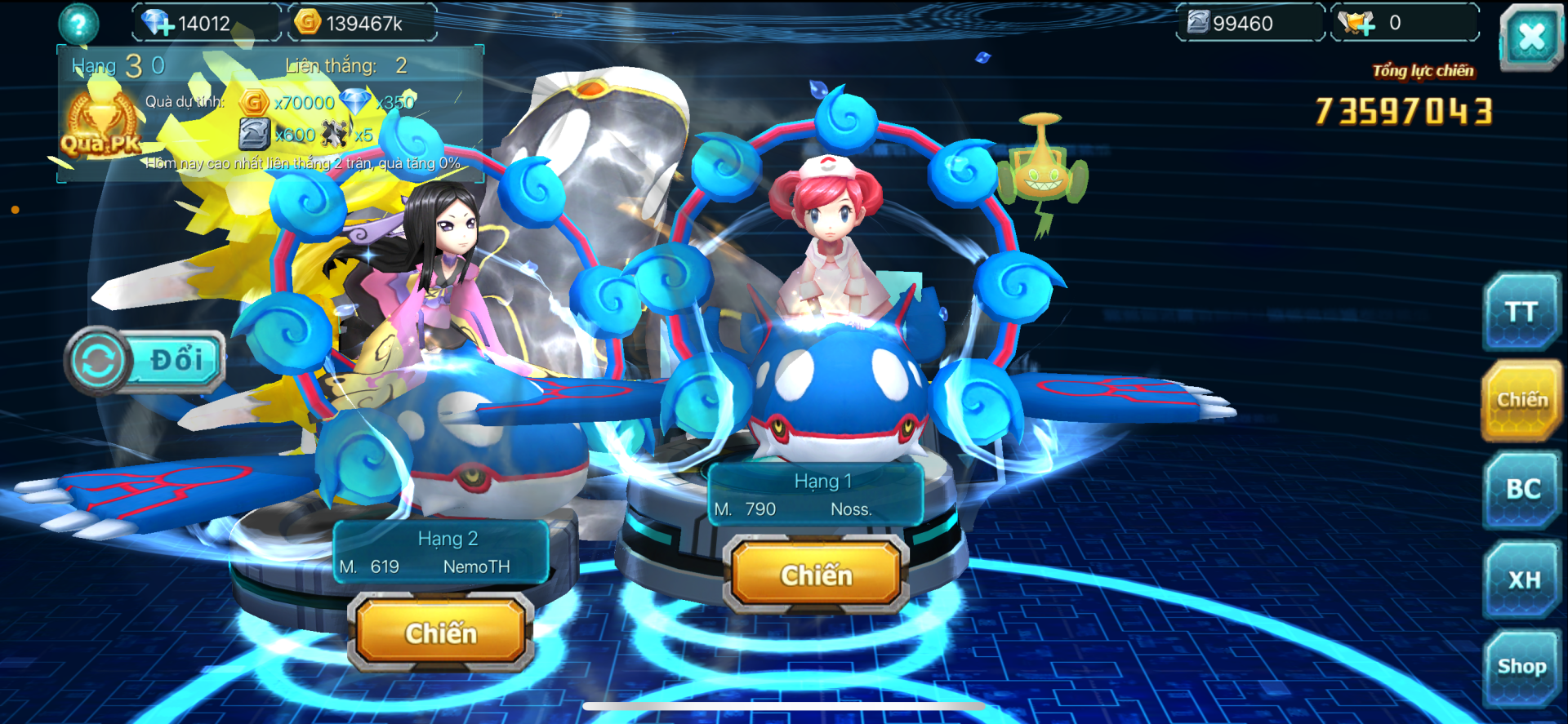Open the Shop tab
This screenshot has height=724, width=1568.
[1521, 667]
